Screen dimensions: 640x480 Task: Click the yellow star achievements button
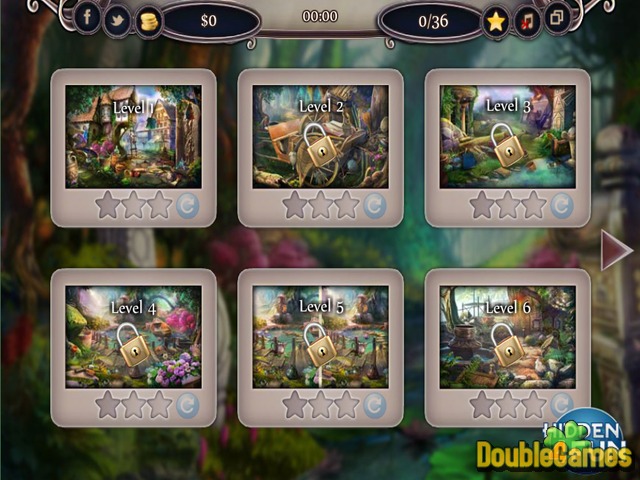496,20
